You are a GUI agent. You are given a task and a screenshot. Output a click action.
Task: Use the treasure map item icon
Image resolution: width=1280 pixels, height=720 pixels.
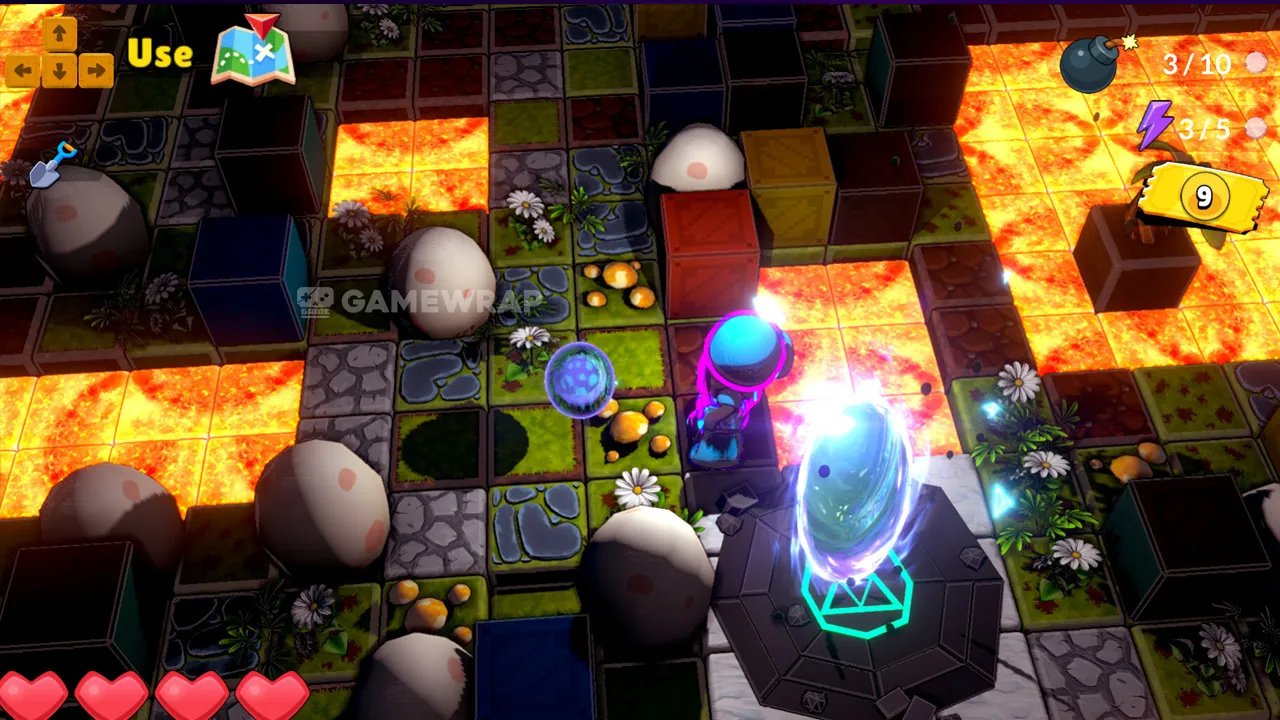[x=253, y=50]
